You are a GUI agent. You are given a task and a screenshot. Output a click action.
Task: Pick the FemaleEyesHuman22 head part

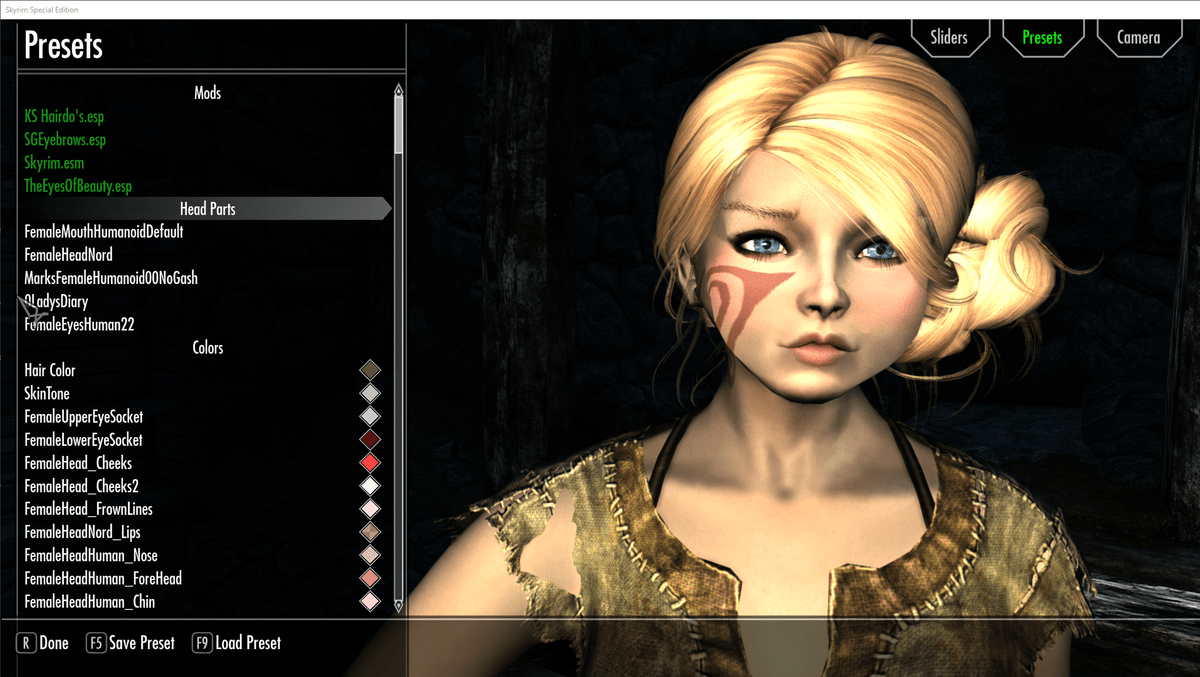[x=80, y=324]
